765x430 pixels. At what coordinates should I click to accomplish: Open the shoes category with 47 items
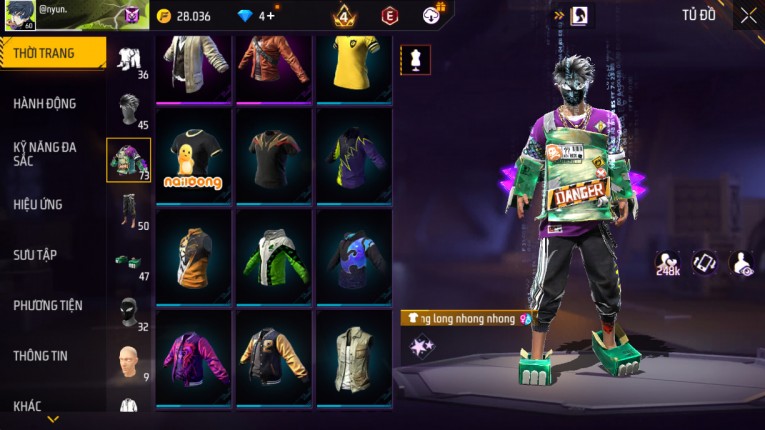pyautogui.click(x=129, y=261)
